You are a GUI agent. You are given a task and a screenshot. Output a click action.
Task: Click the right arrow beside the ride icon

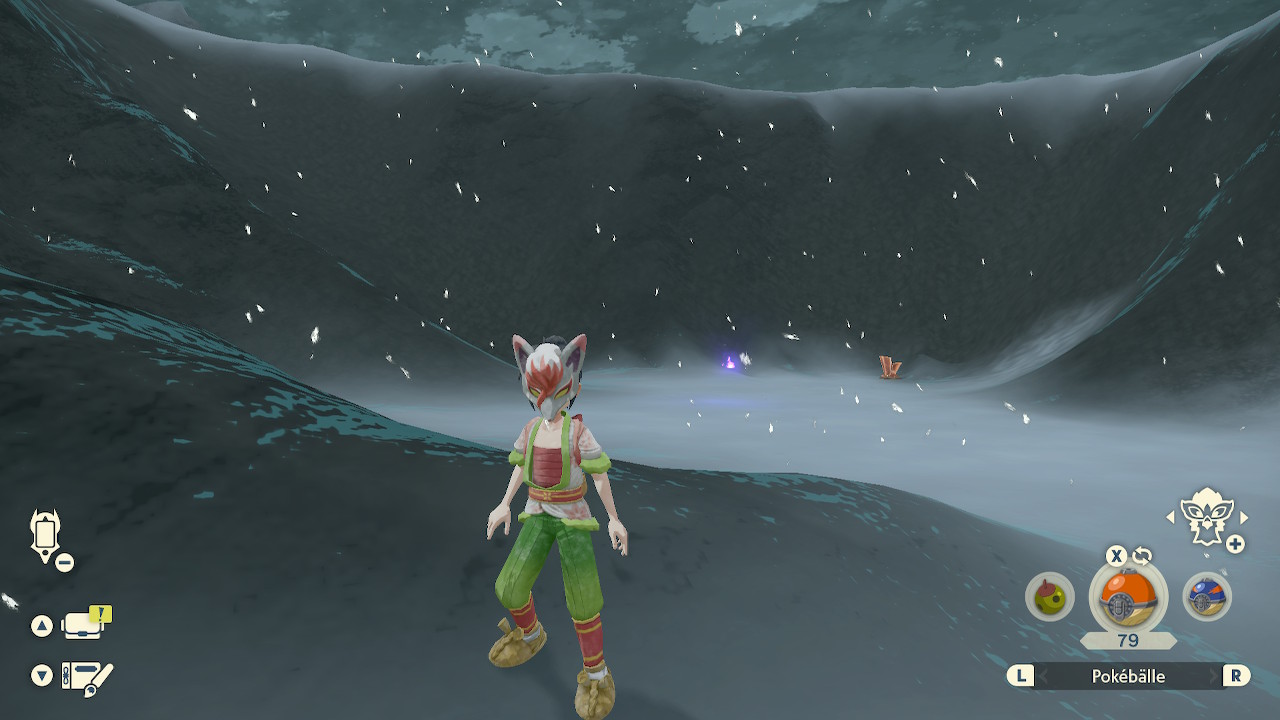point(1244,517)
